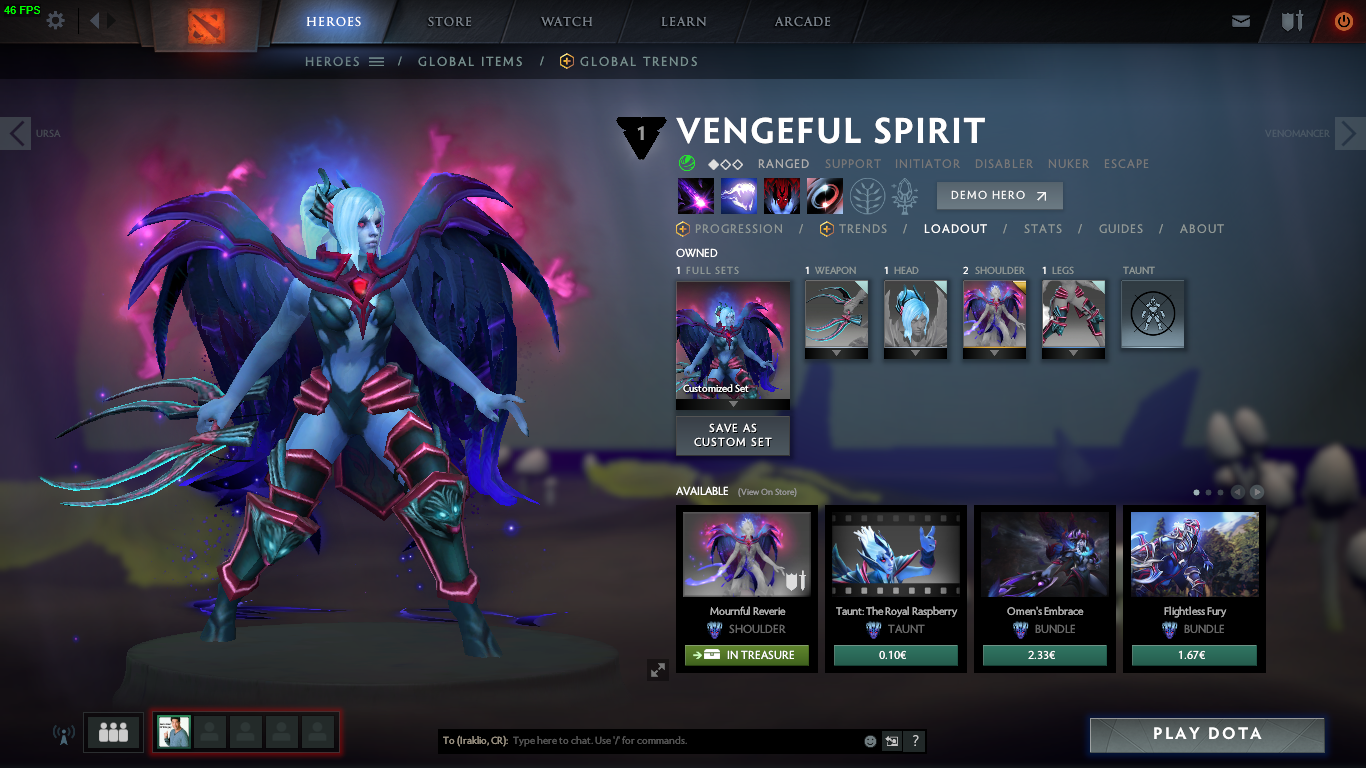View Global Trends page
This screenshot has width=1366, height=768.
(x=638, y=62)
